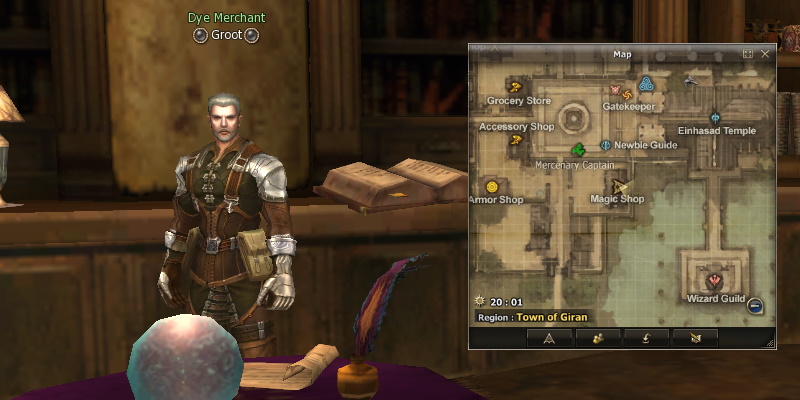Click the blue triple-swirl map marker
The image size is (800, 400).
[x=646, y=83]
